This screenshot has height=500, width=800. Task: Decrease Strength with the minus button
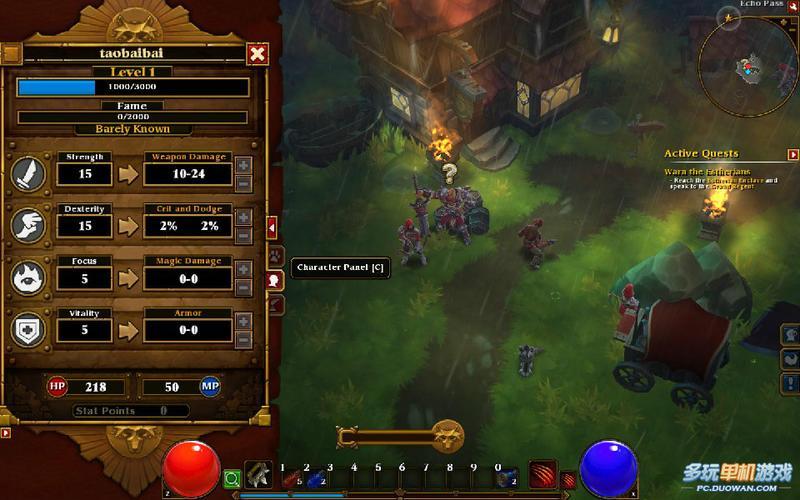point(244,183)
